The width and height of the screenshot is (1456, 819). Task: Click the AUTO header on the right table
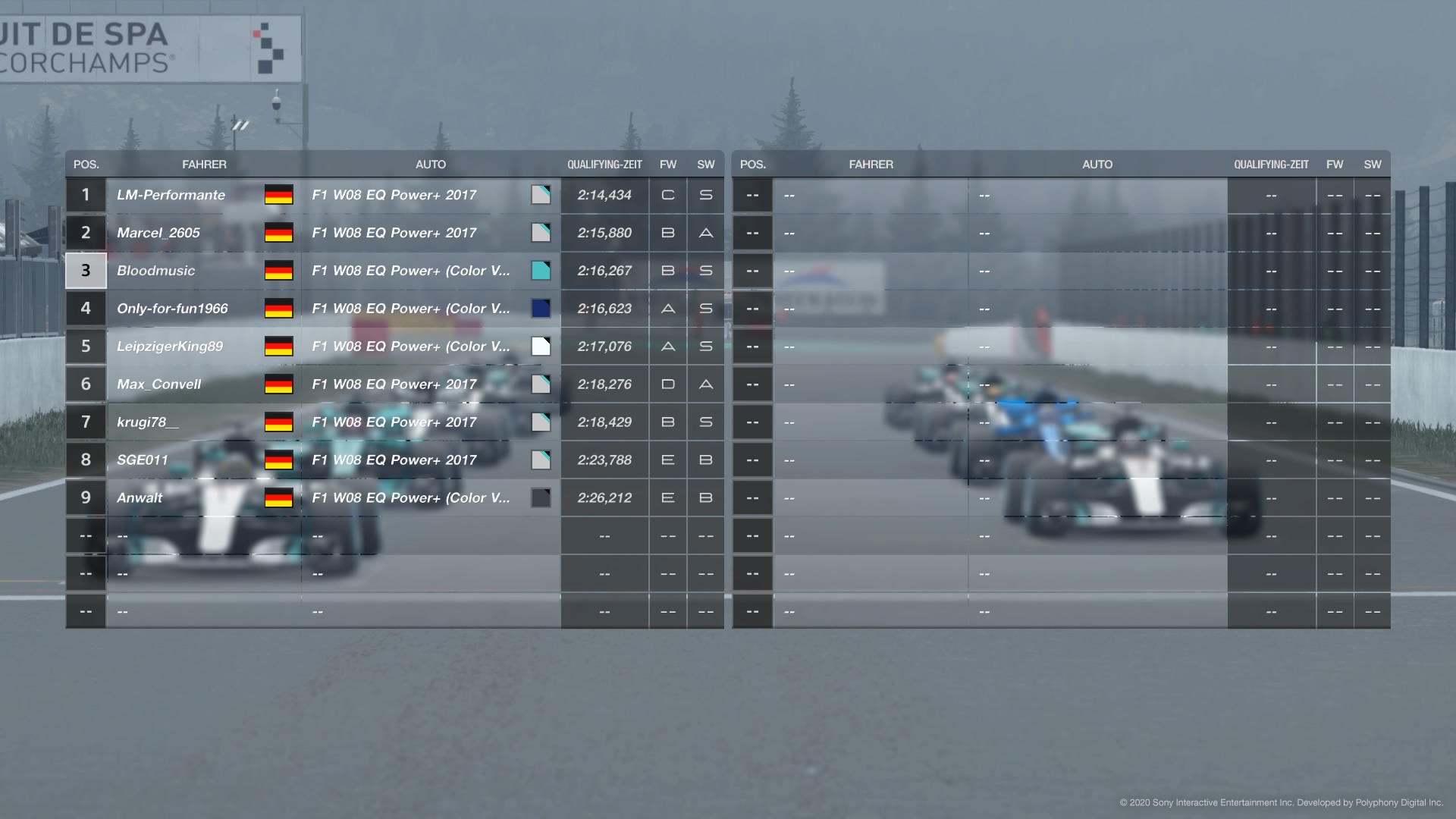pyautogui.click(x=1097, y=164)
